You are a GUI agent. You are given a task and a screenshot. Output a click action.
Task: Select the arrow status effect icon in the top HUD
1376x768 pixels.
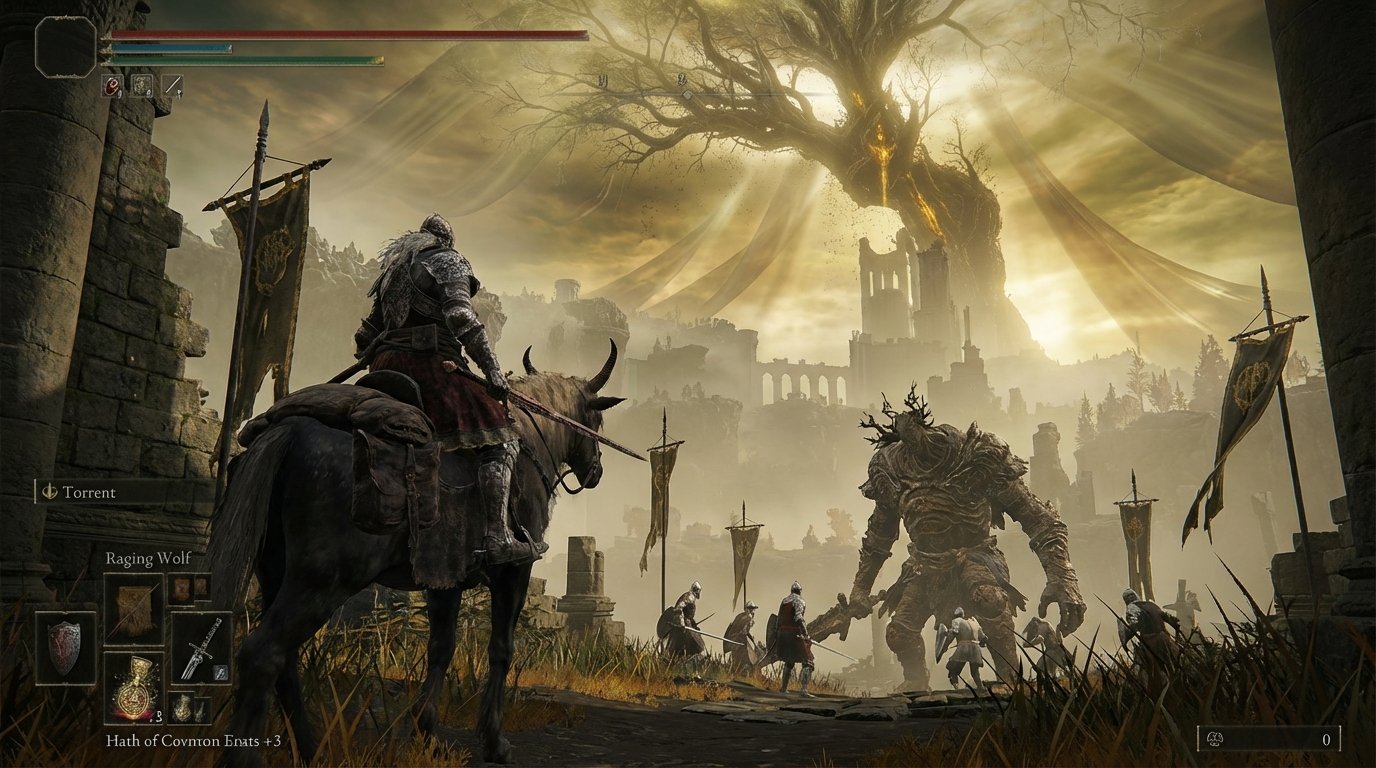point(173,85)
